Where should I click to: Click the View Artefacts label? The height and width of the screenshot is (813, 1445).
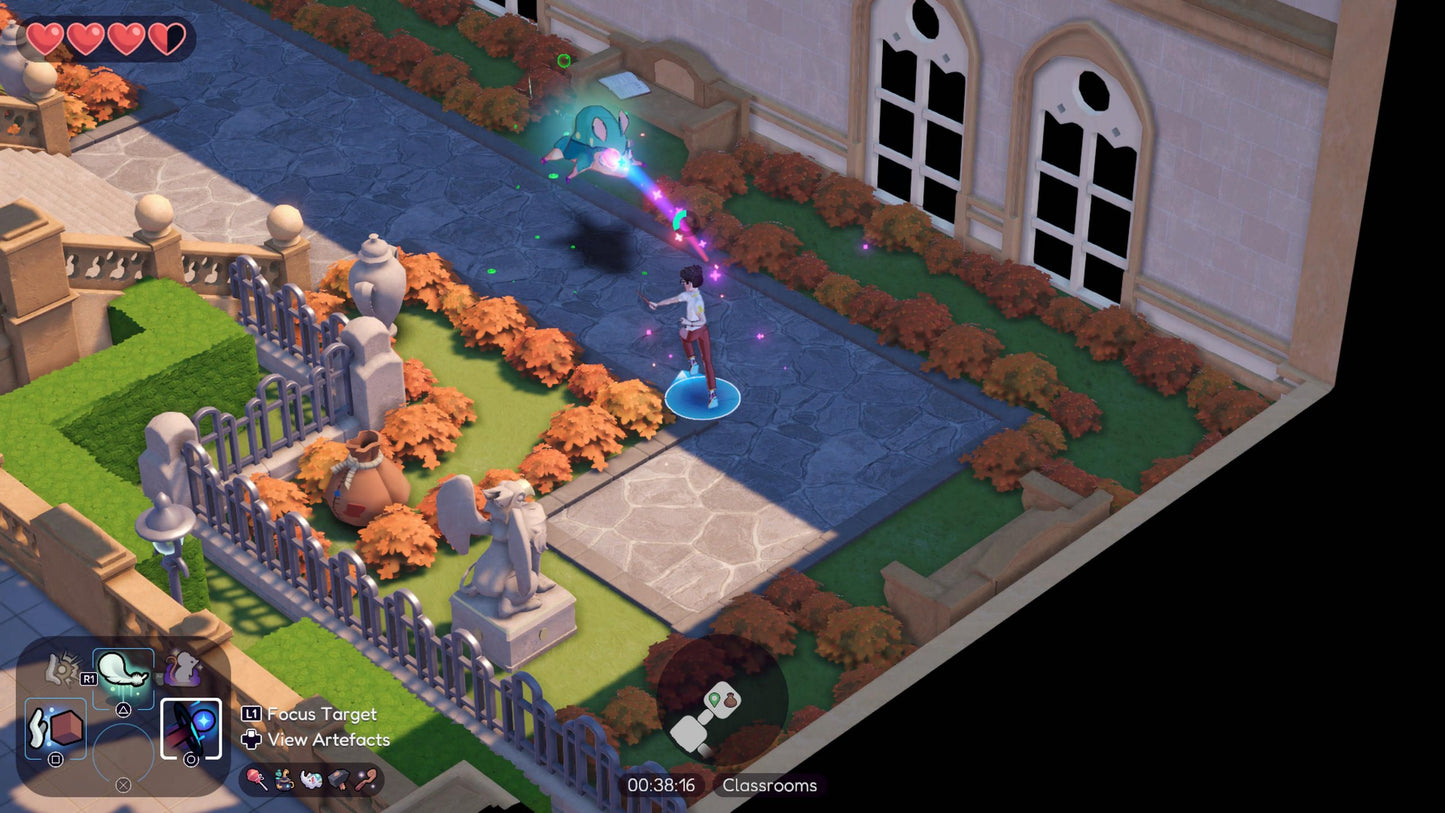coord(329,740)
